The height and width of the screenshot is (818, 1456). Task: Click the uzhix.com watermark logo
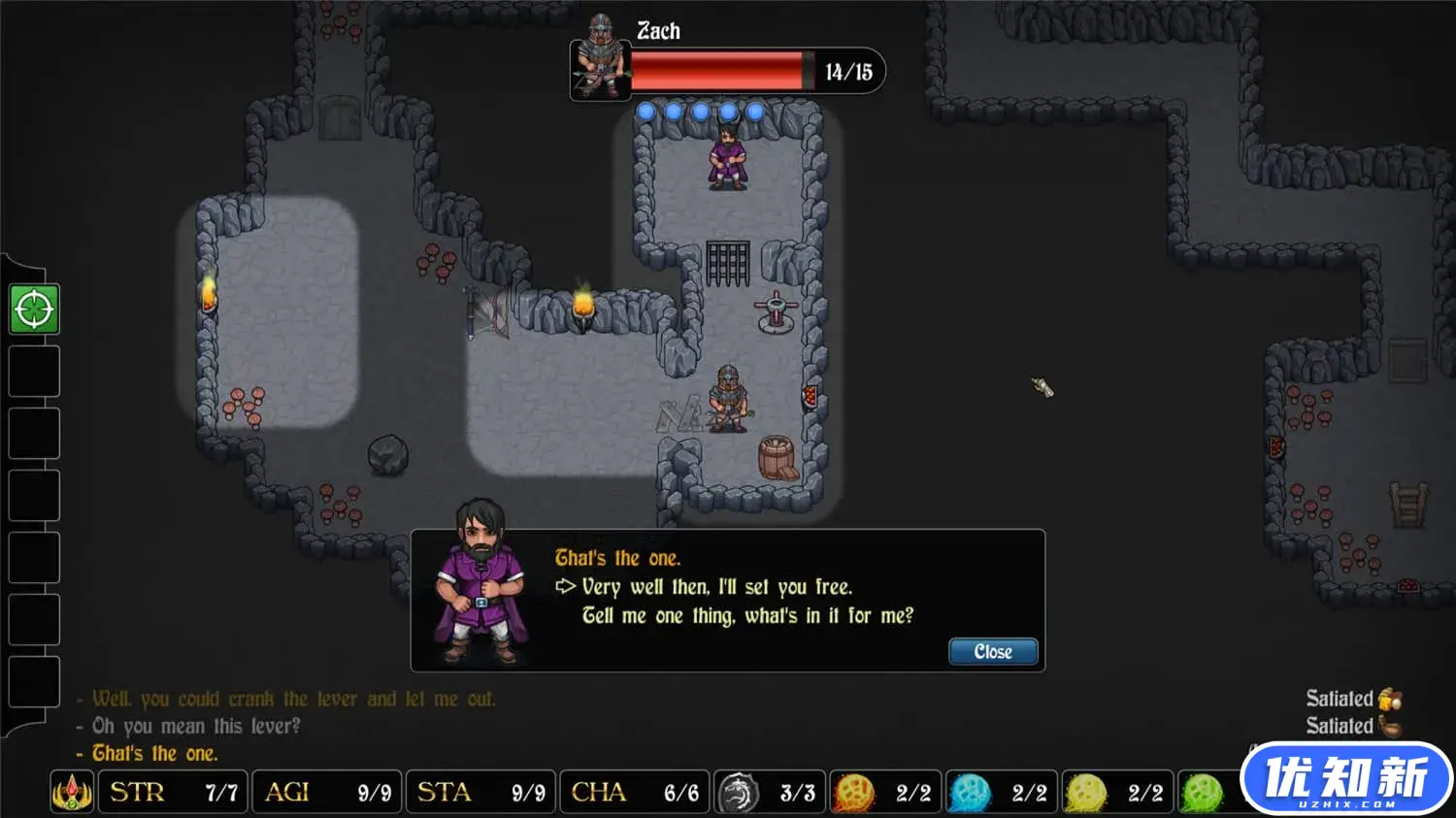tap(1346, 778)
